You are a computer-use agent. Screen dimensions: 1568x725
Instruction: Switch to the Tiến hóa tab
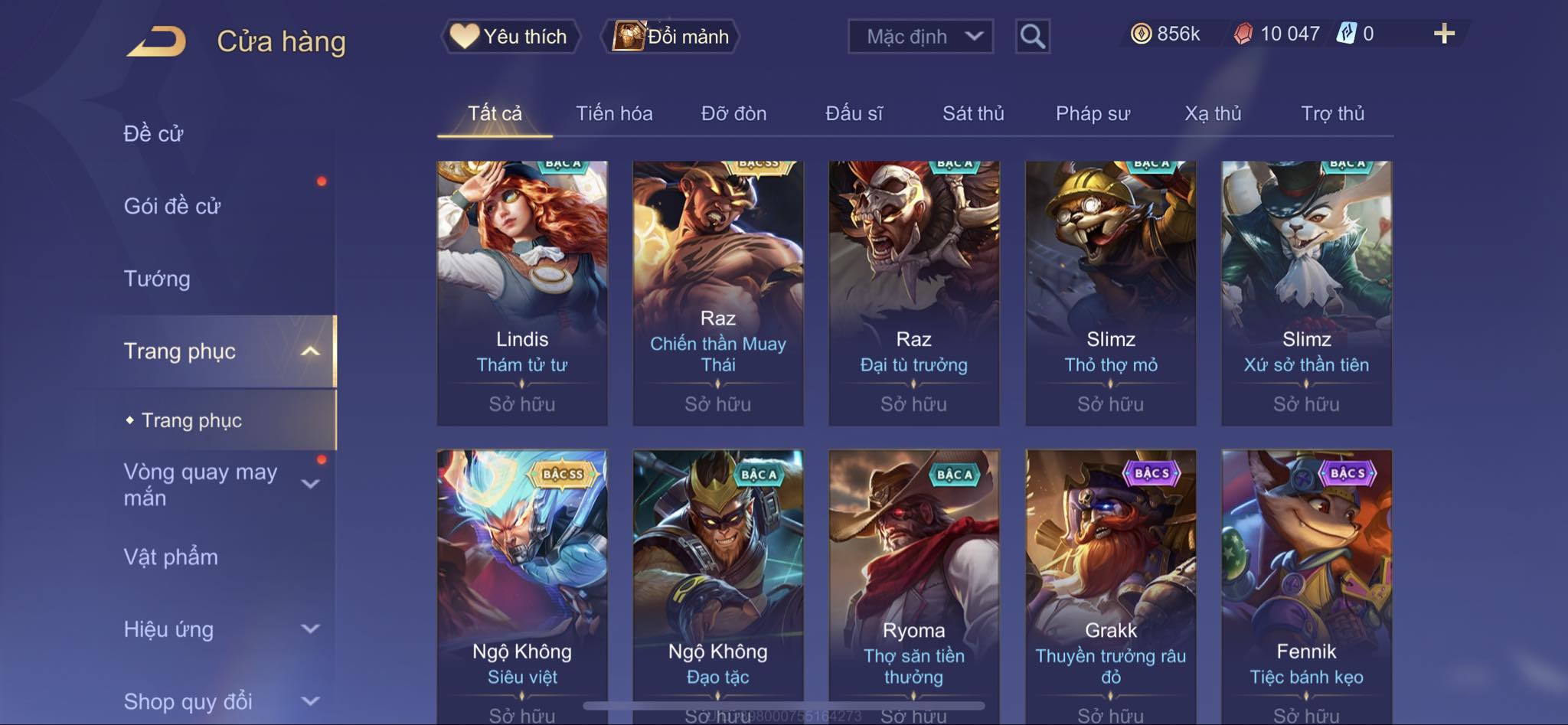(614, 113)
